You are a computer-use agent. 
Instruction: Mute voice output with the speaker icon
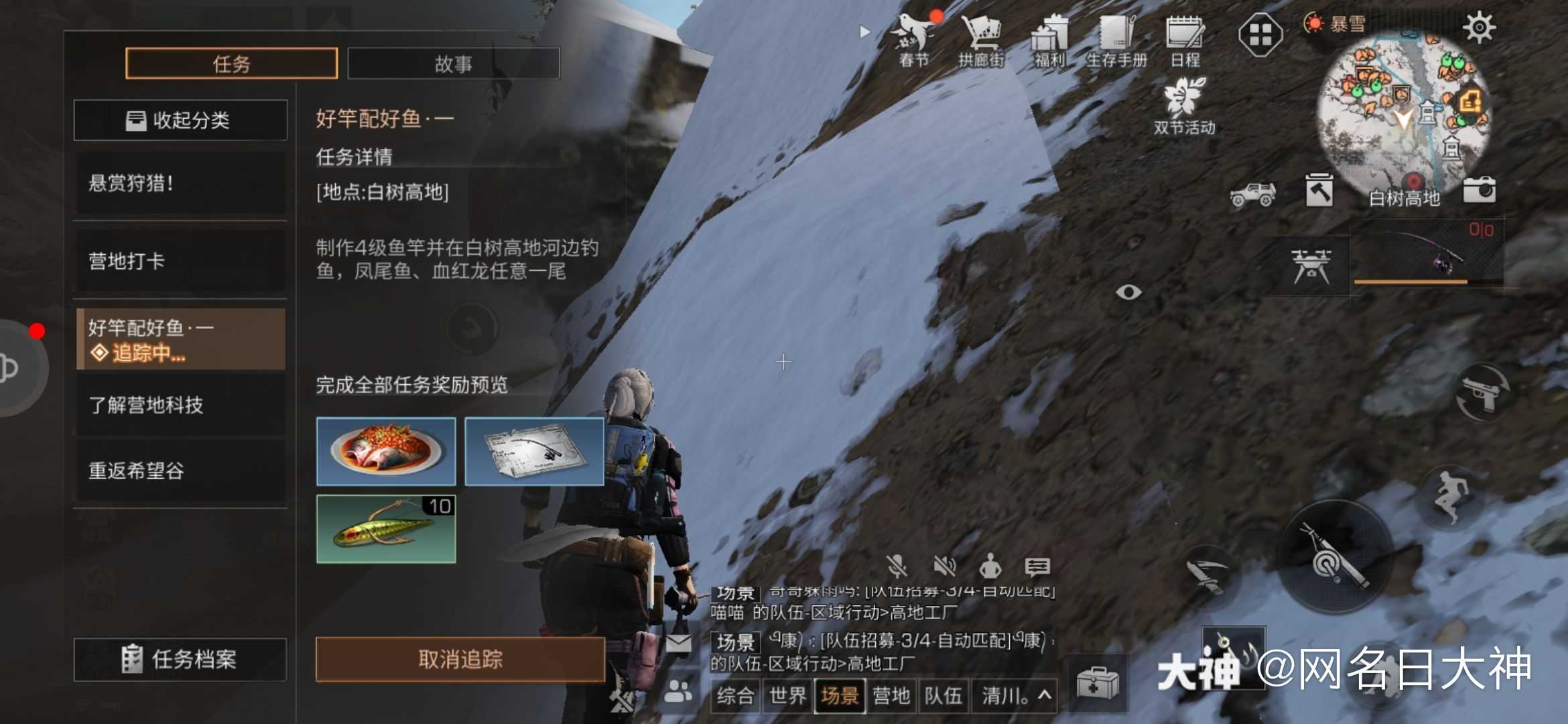pos(946,566)
